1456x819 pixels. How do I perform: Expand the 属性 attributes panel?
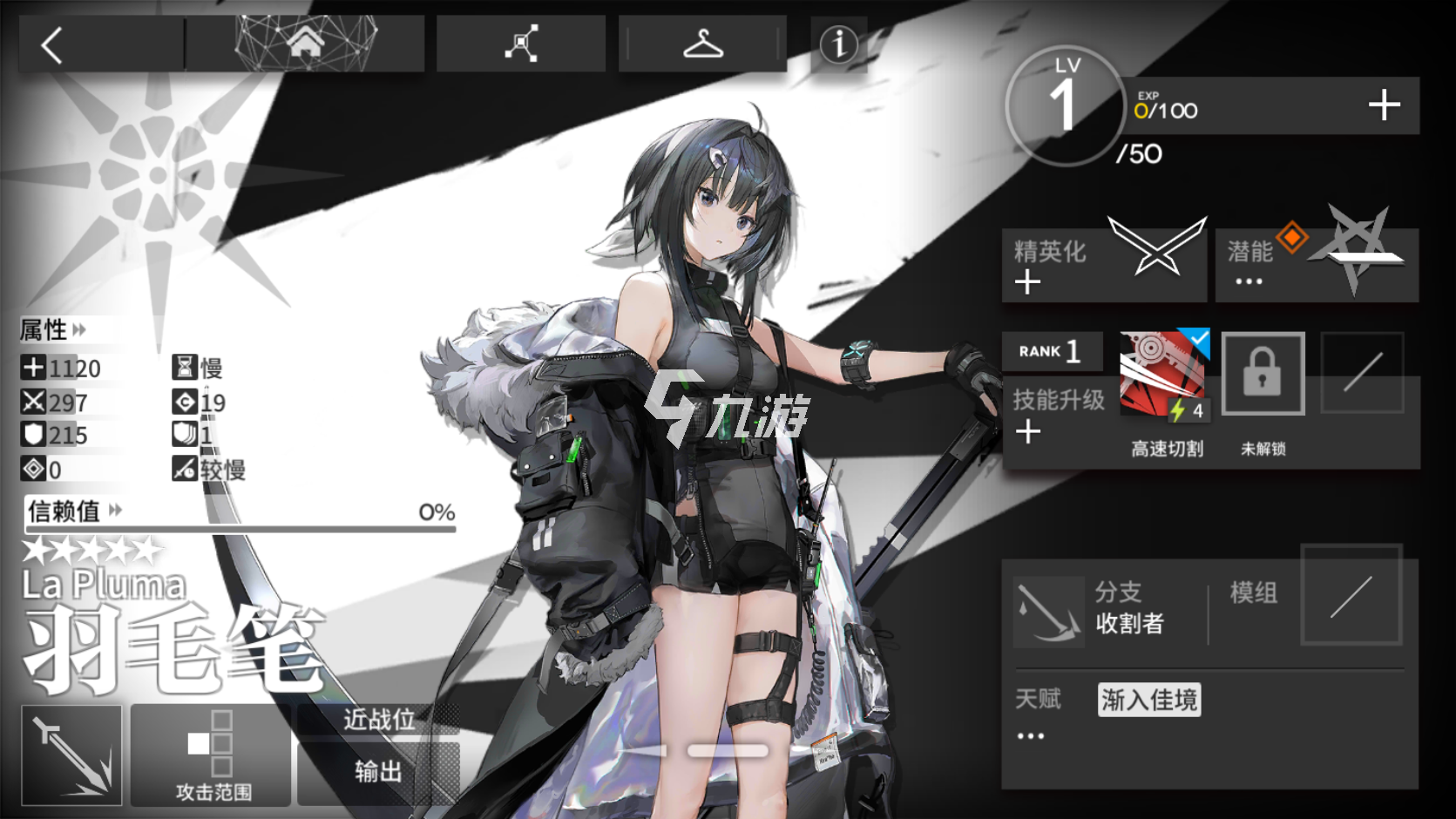[x=54, y=330]
